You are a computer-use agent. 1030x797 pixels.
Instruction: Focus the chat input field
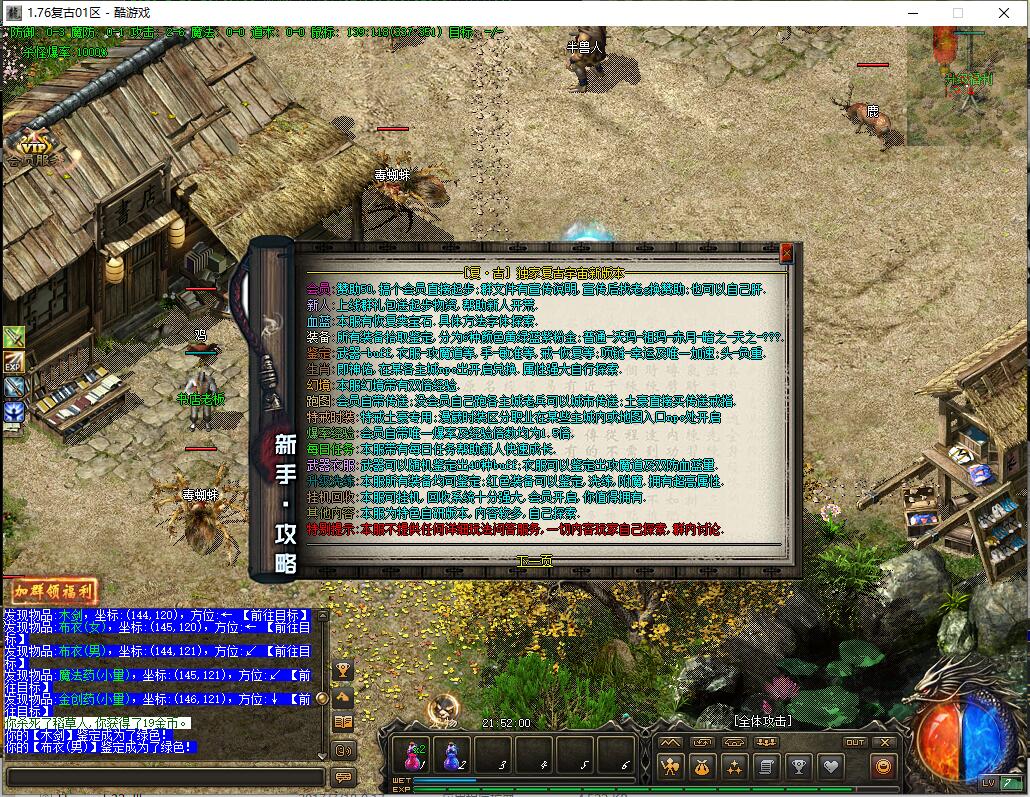point(164,777)
